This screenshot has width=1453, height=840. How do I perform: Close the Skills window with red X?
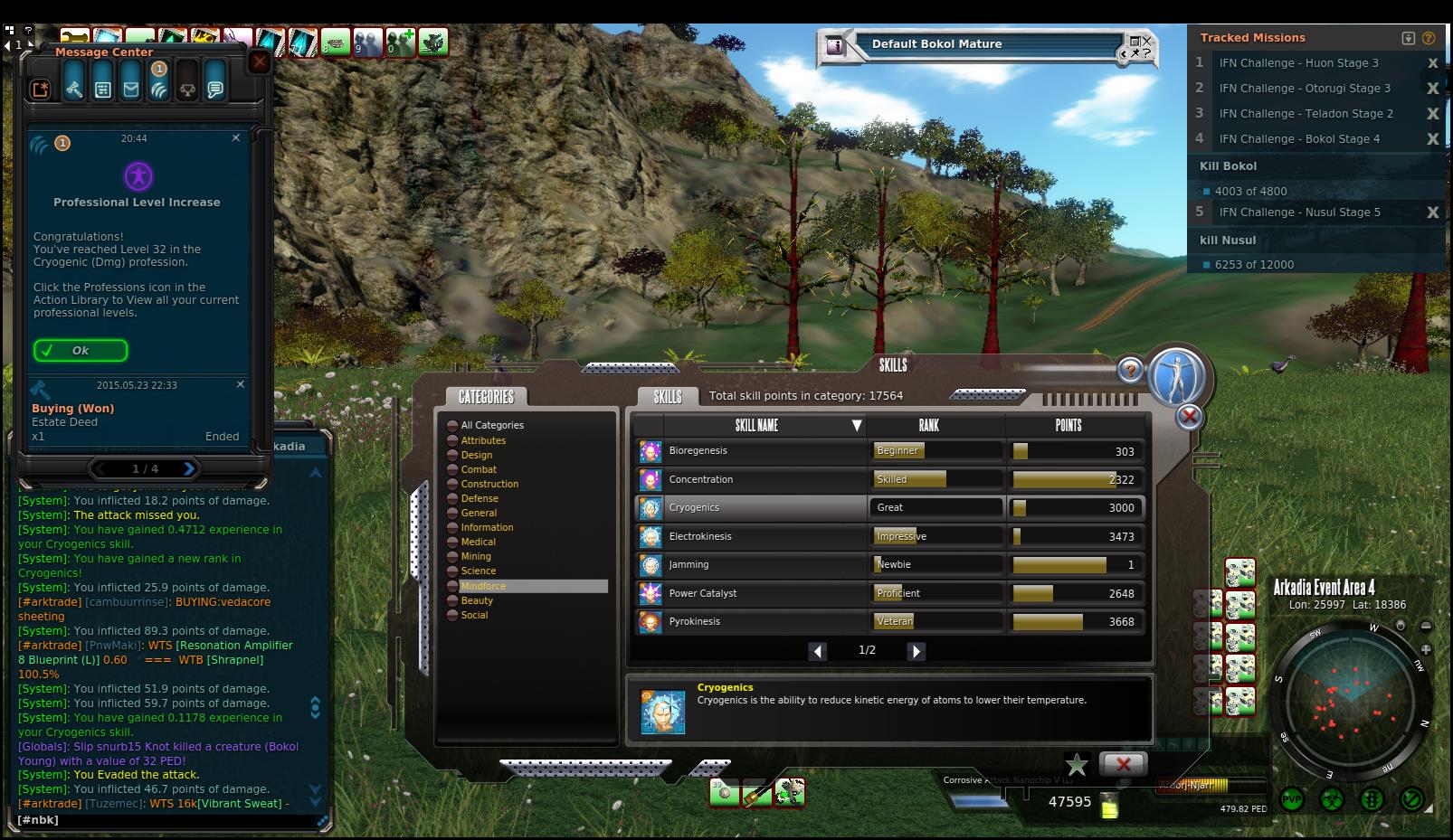coord(1189,417)
